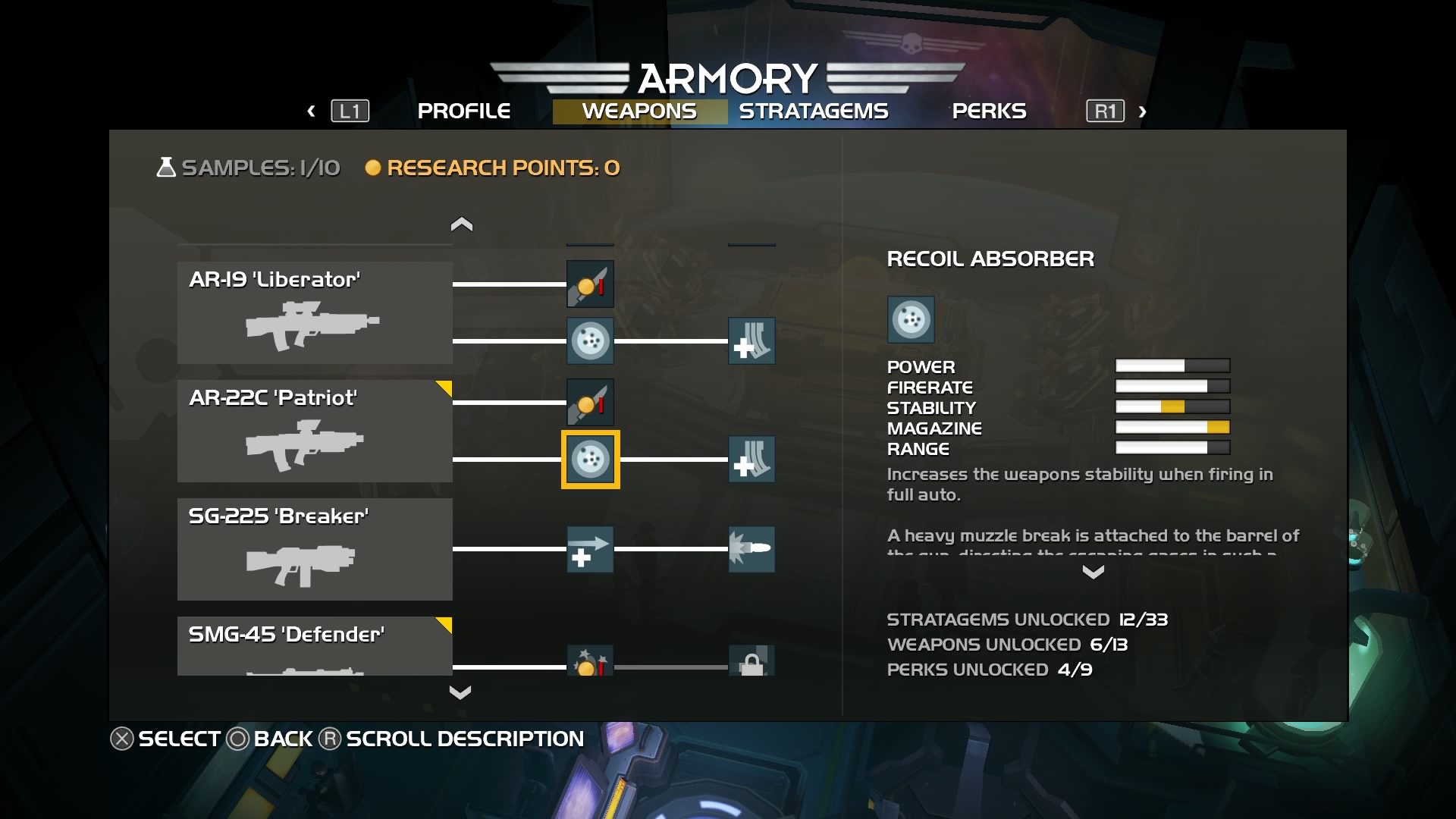Click the up arrow above weapon list
The image size is (1456, 819).
coord(461,224)
